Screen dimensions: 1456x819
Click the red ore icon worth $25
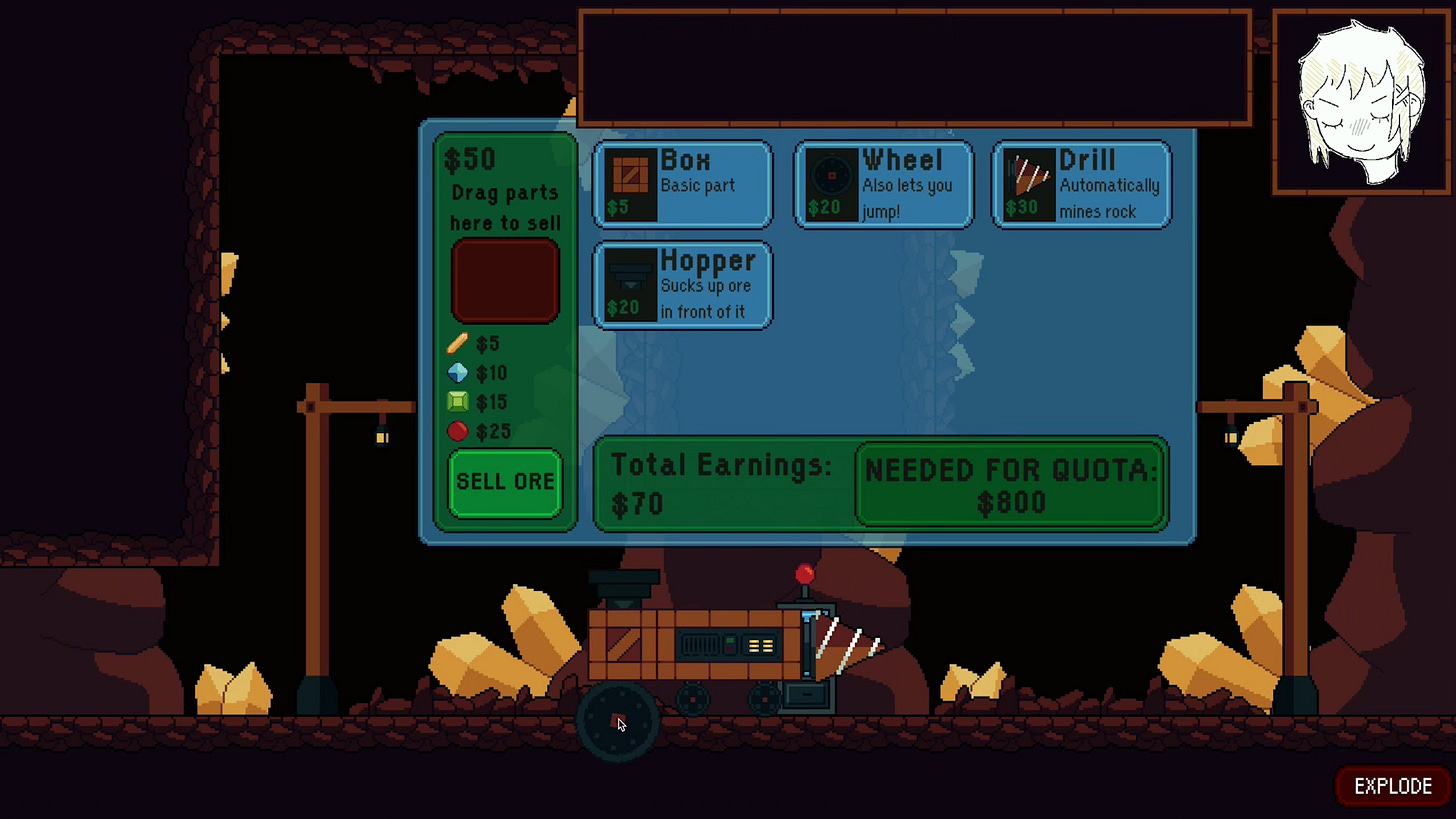point(457,431)
